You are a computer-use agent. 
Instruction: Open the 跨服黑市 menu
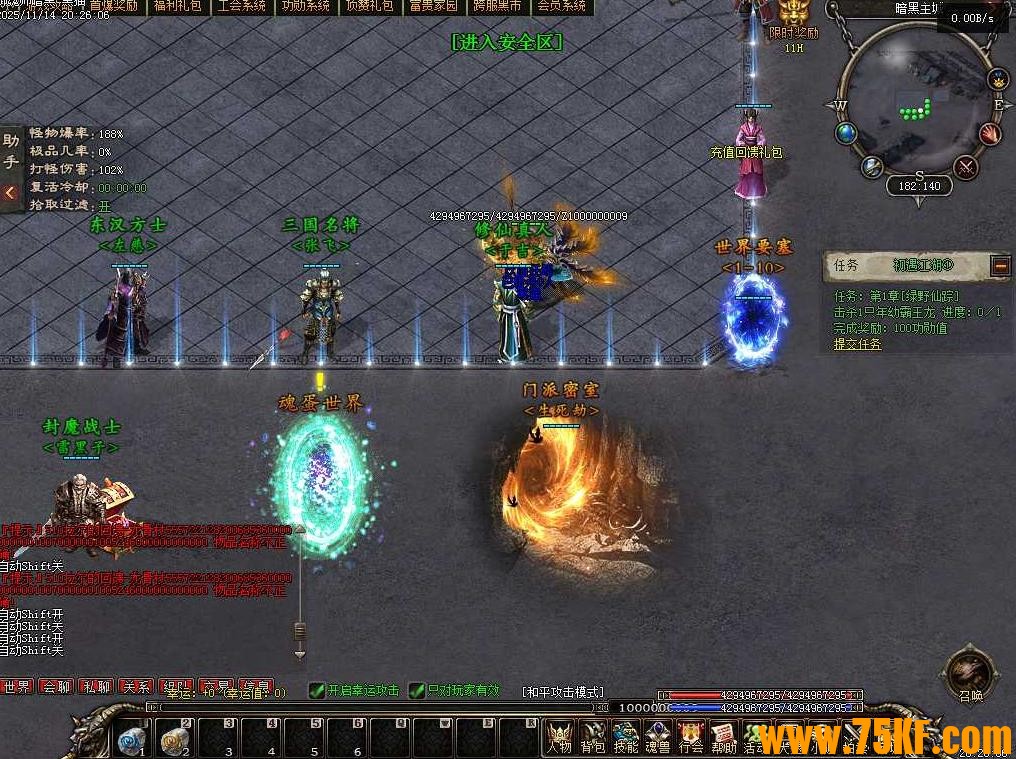click(497, 6)
